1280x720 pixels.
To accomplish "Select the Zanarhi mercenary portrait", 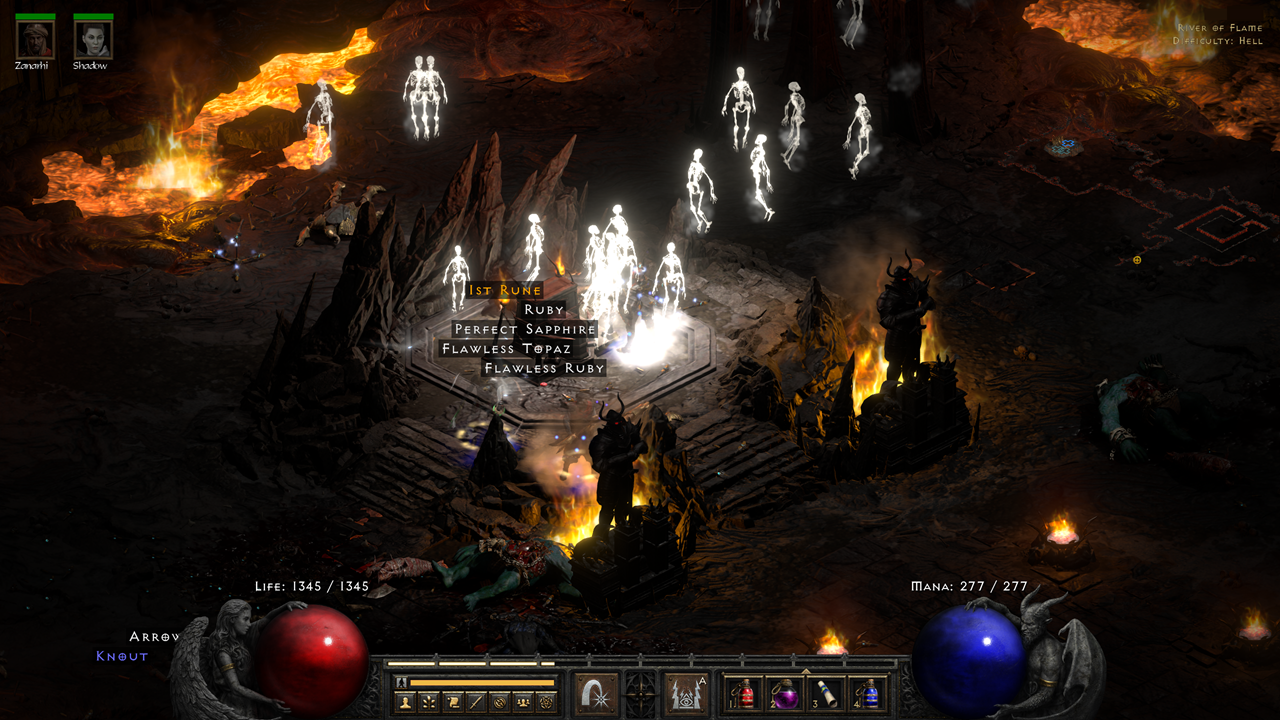I will tap(35, 39).
